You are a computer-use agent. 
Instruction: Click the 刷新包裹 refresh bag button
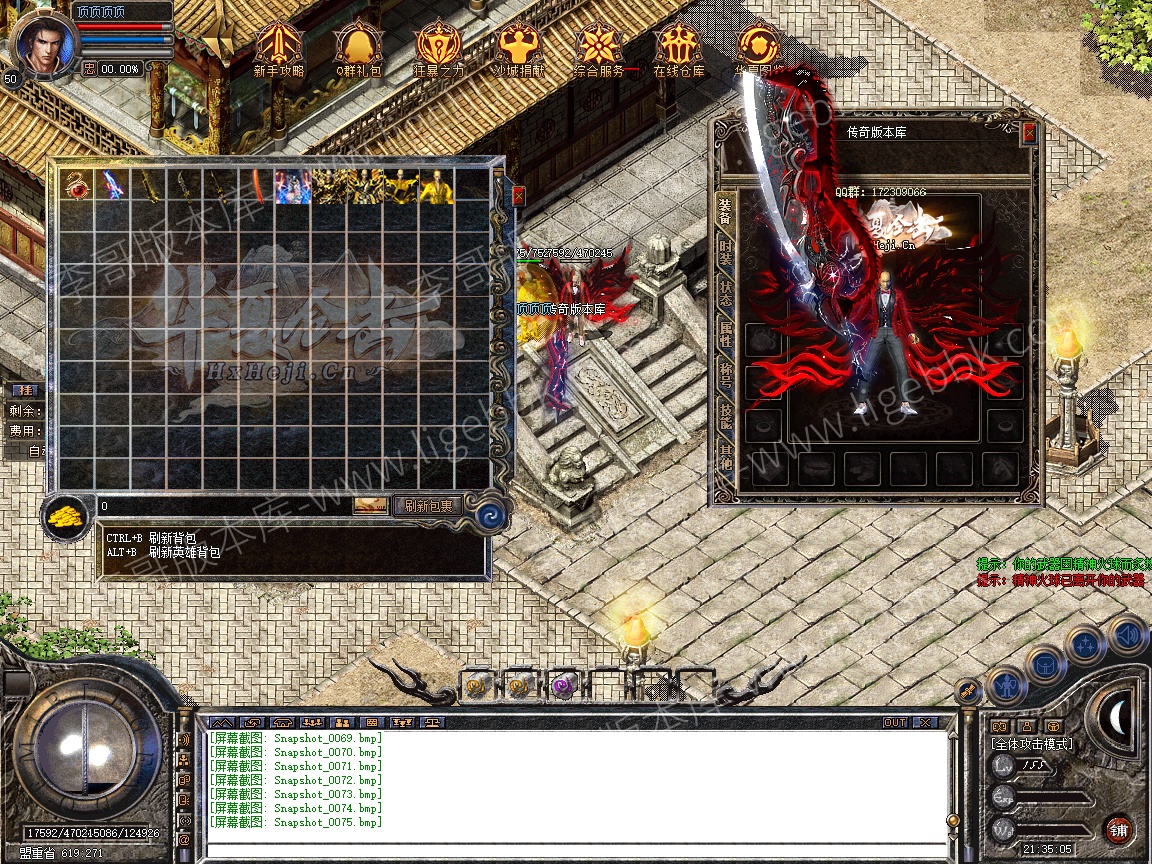[428, 506]
